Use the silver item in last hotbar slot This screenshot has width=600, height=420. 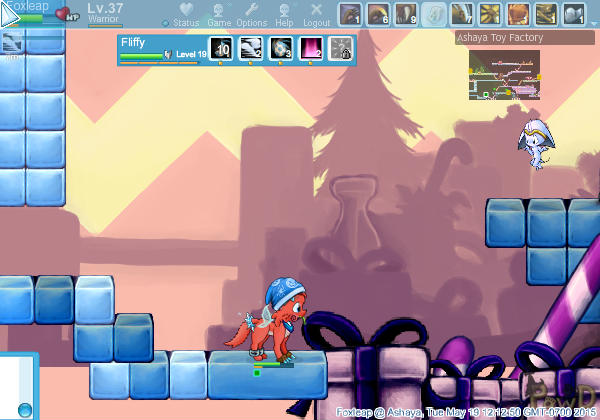tap(574, 14)
